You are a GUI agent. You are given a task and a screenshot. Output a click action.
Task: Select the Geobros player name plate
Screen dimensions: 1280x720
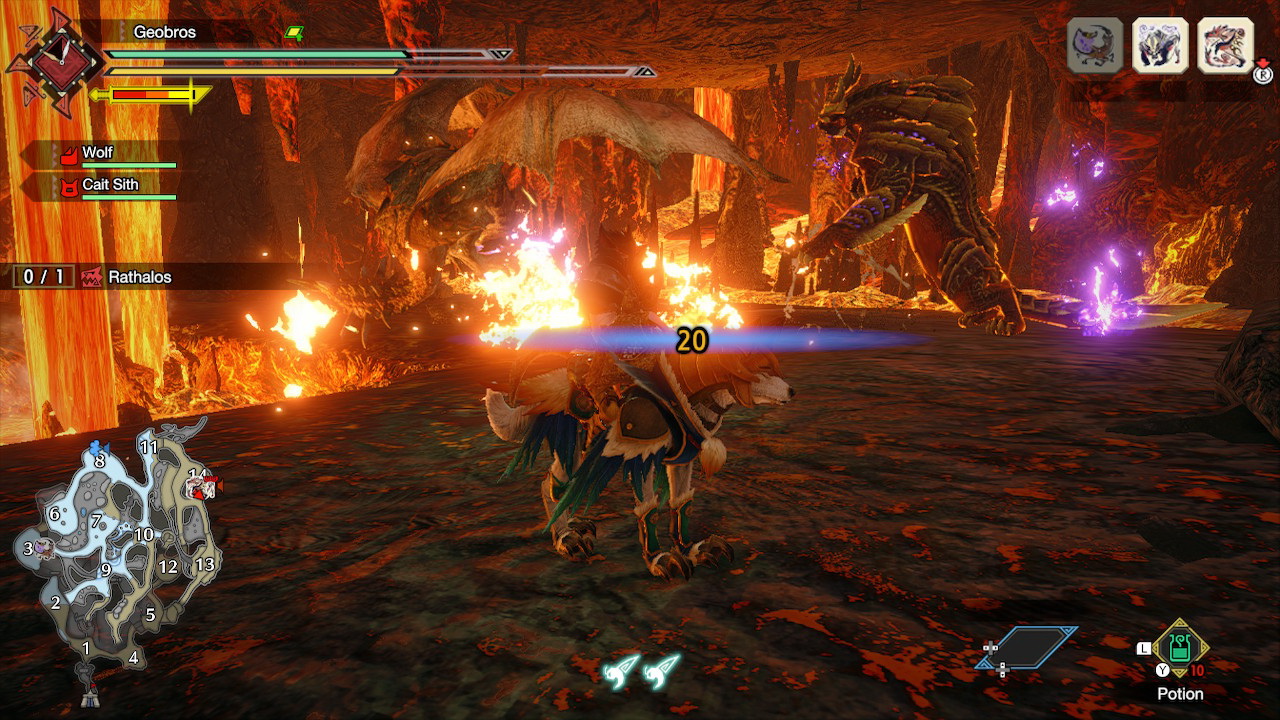tap(165, 32)
